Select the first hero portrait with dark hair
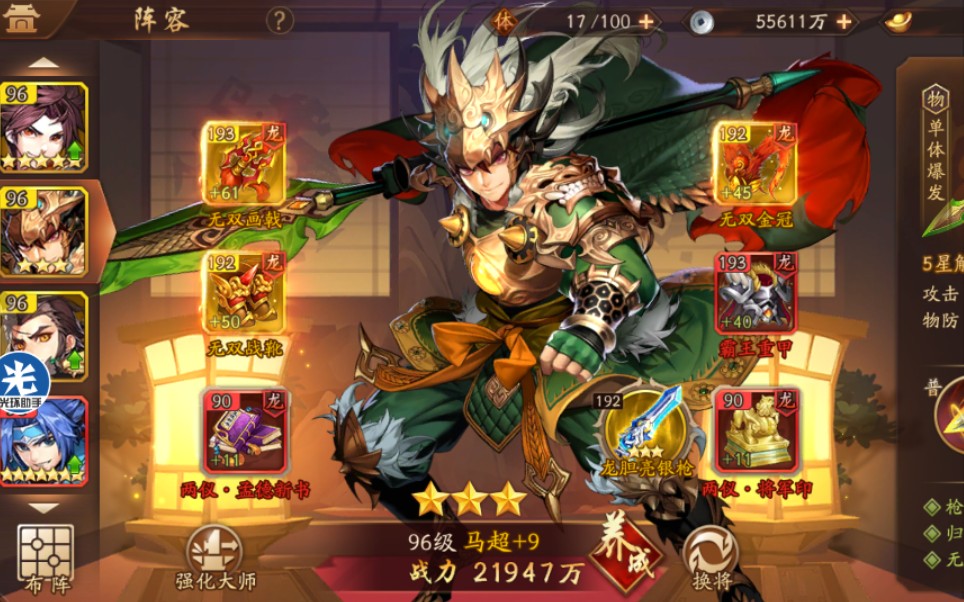This screenshot has height=602, width=964. [x=44, y=127]
